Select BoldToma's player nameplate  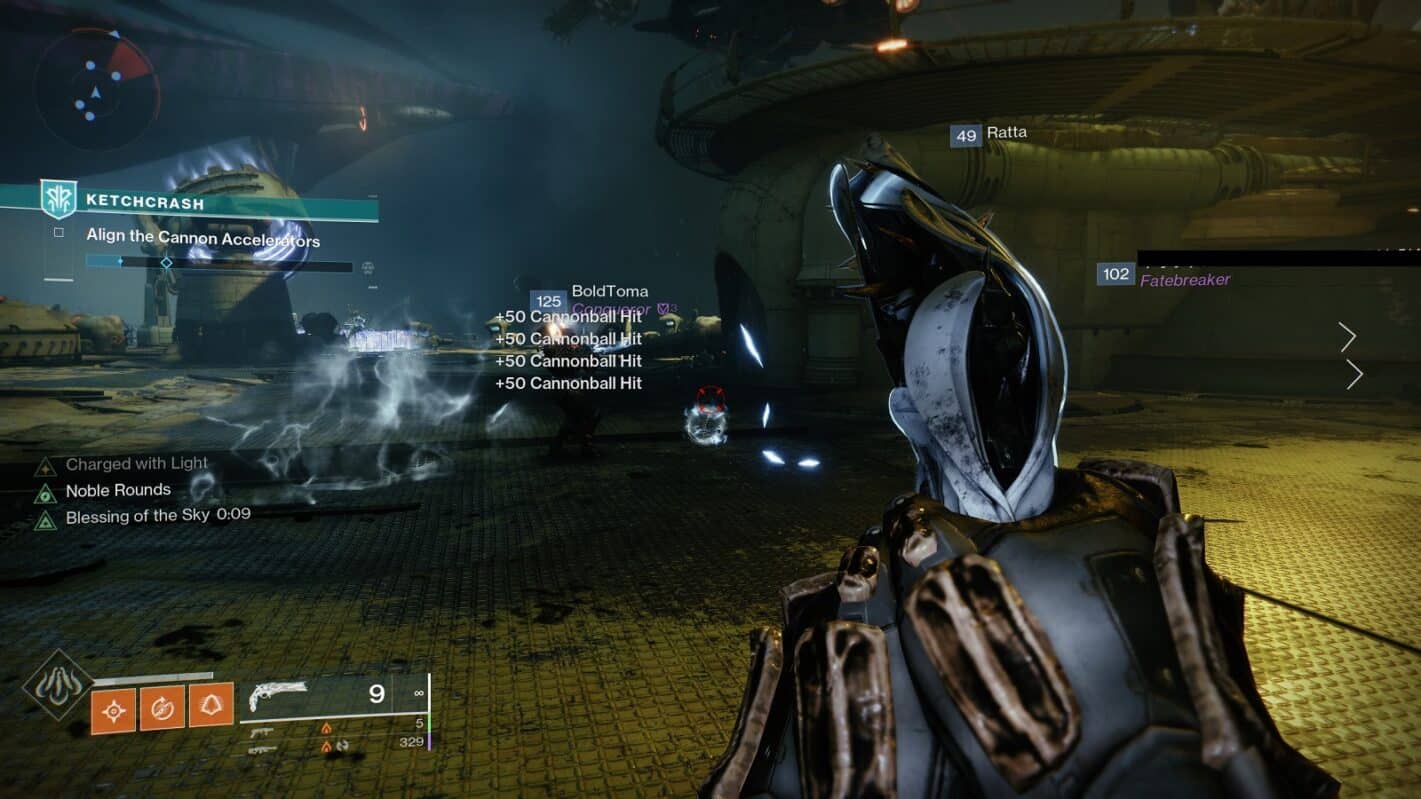pos(608,292)
